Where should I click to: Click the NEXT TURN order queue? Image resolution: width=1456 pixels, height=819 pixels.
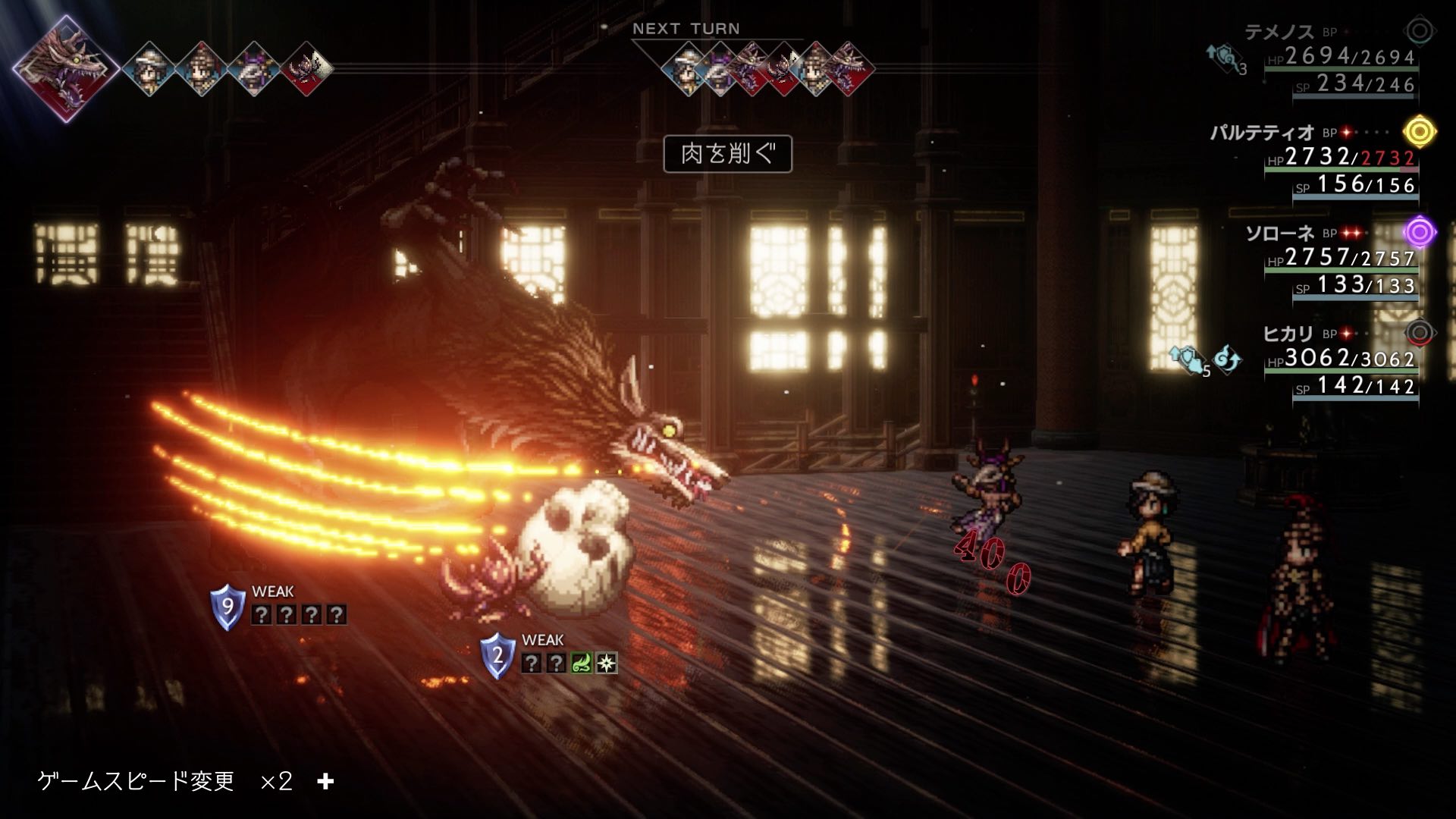point(766,70)
